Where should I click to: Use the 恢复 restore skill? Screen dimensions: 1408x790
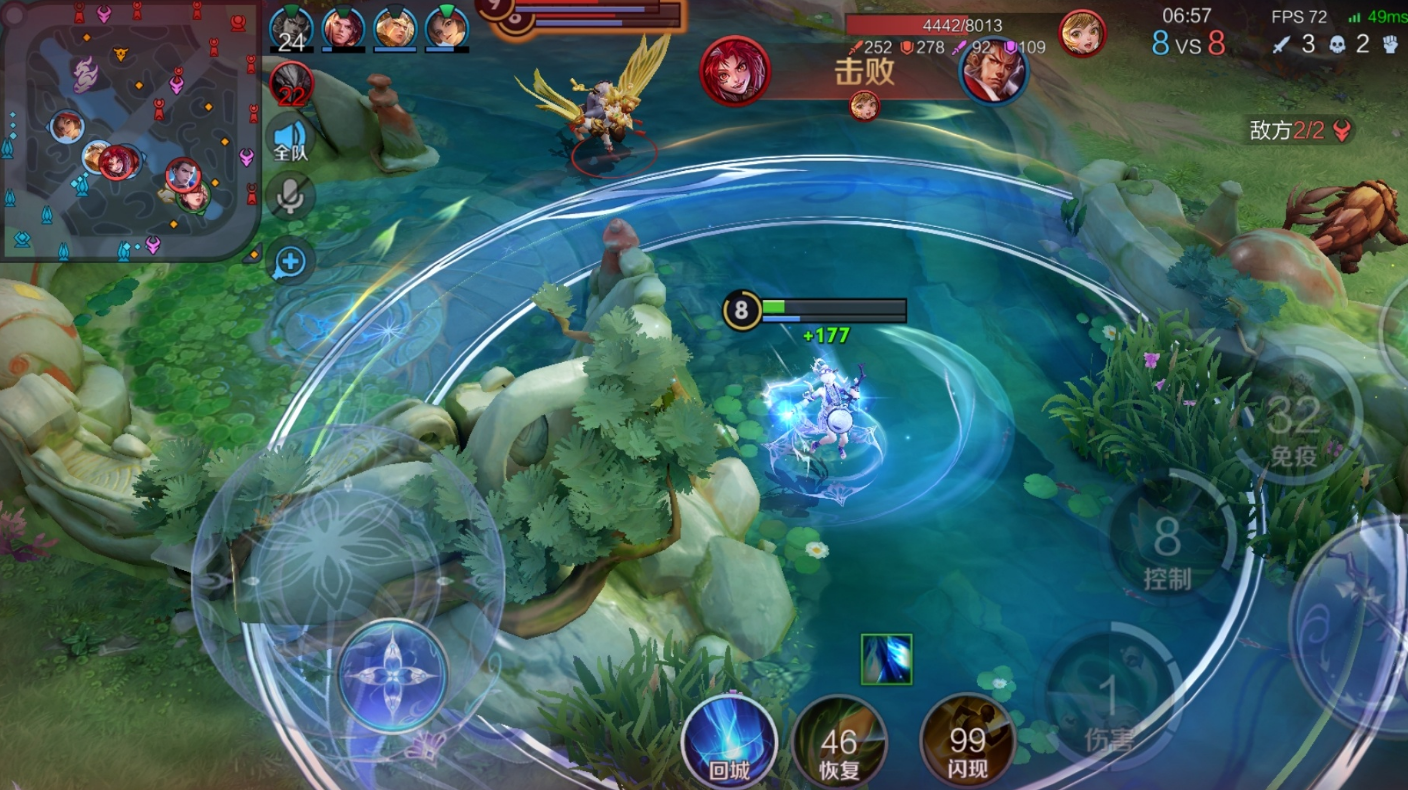tap(839, 742)
